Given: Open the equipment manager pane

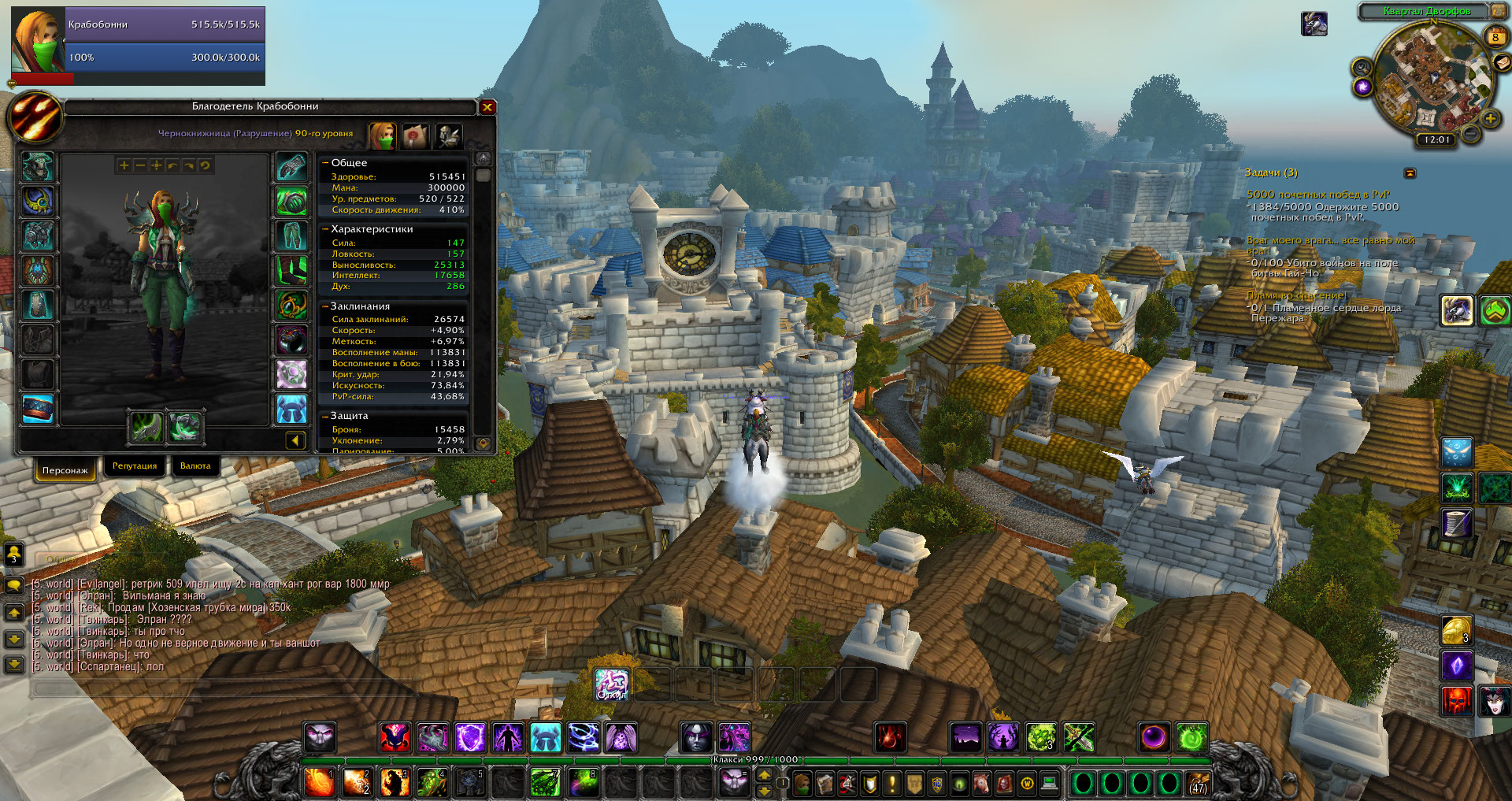Looking at the screenshot, I should (x=449, y=136).
